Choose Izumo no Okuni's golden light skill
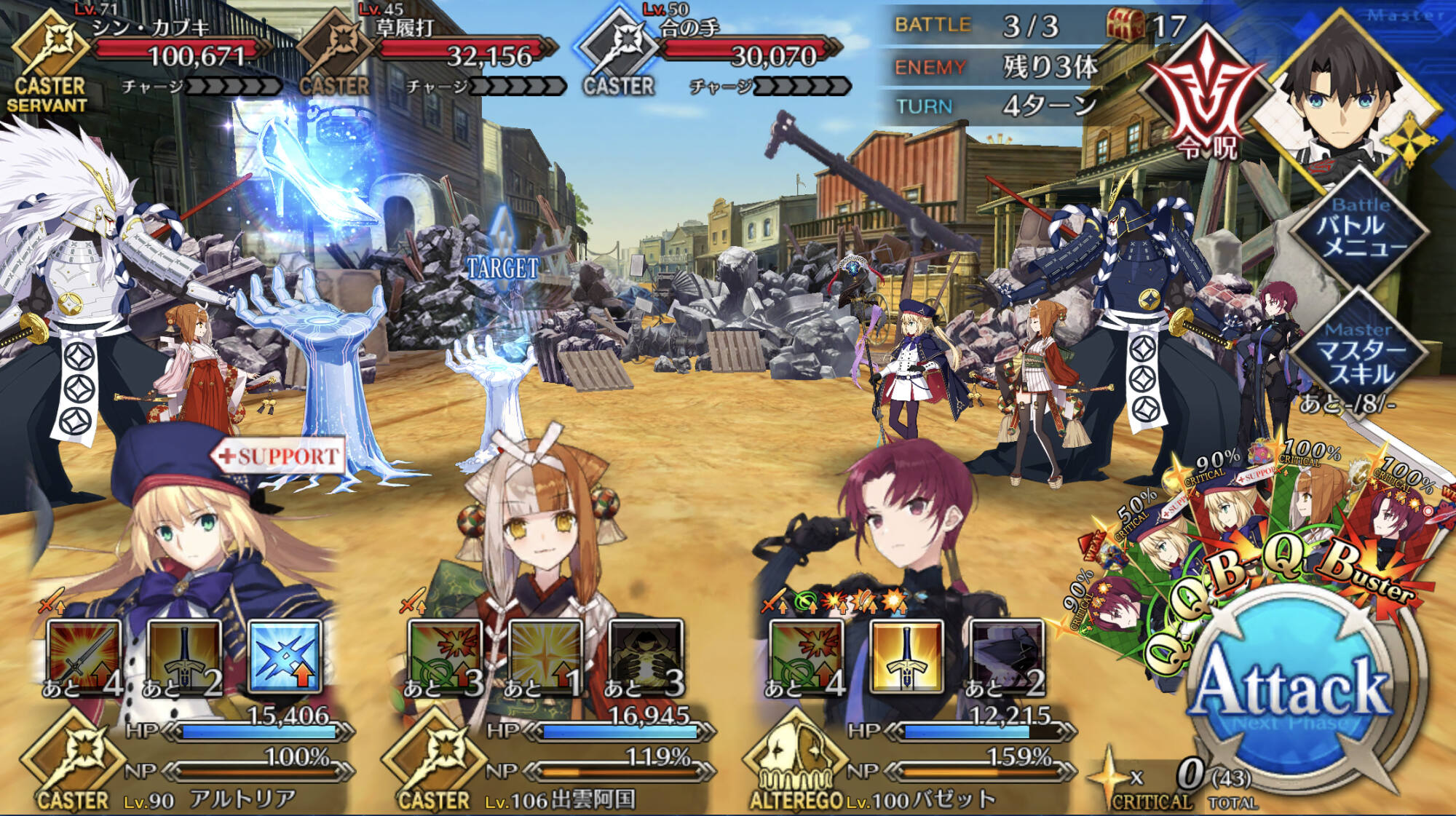1456x816 pixels. coord(545,657)
